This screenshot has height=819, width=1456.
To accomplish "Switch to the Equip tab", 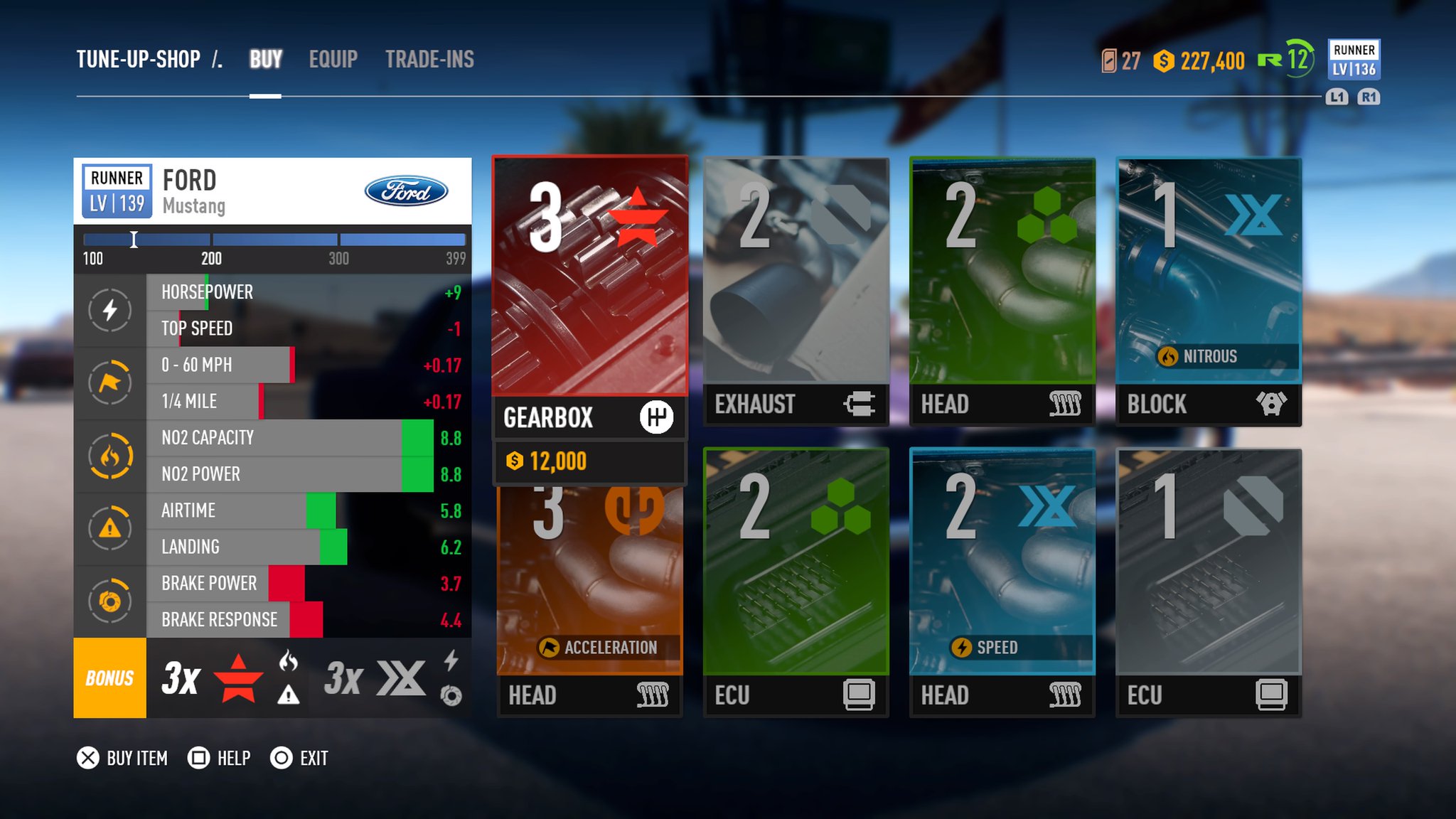I will [333, 60].
